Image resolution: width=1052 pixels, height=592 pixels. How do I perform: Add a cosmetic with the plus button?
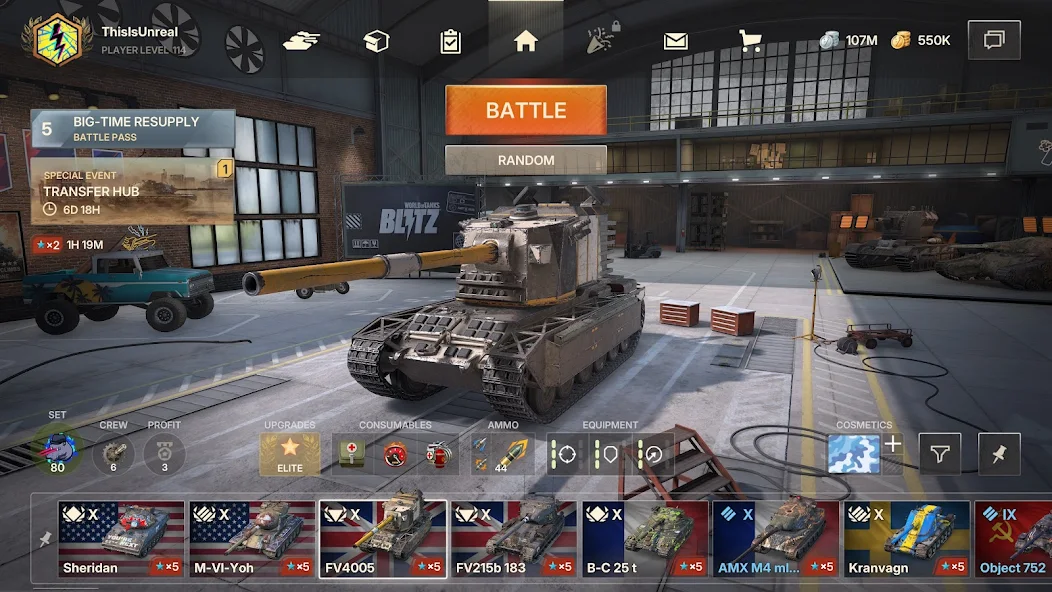click(893, 444)
